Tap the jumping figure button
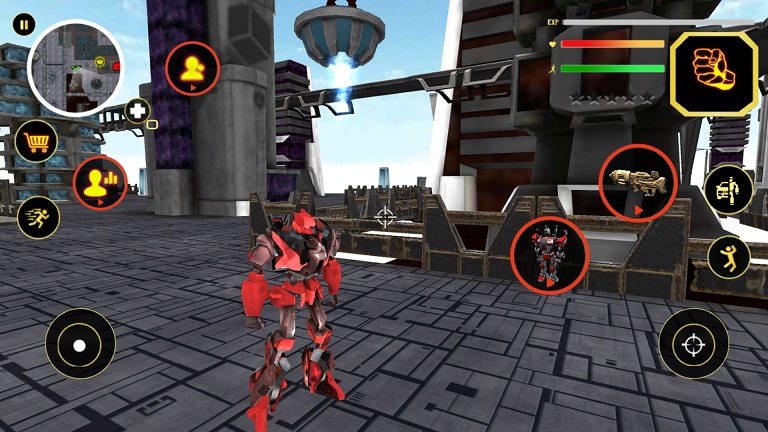The image size is (768, 432). point(728,258)
